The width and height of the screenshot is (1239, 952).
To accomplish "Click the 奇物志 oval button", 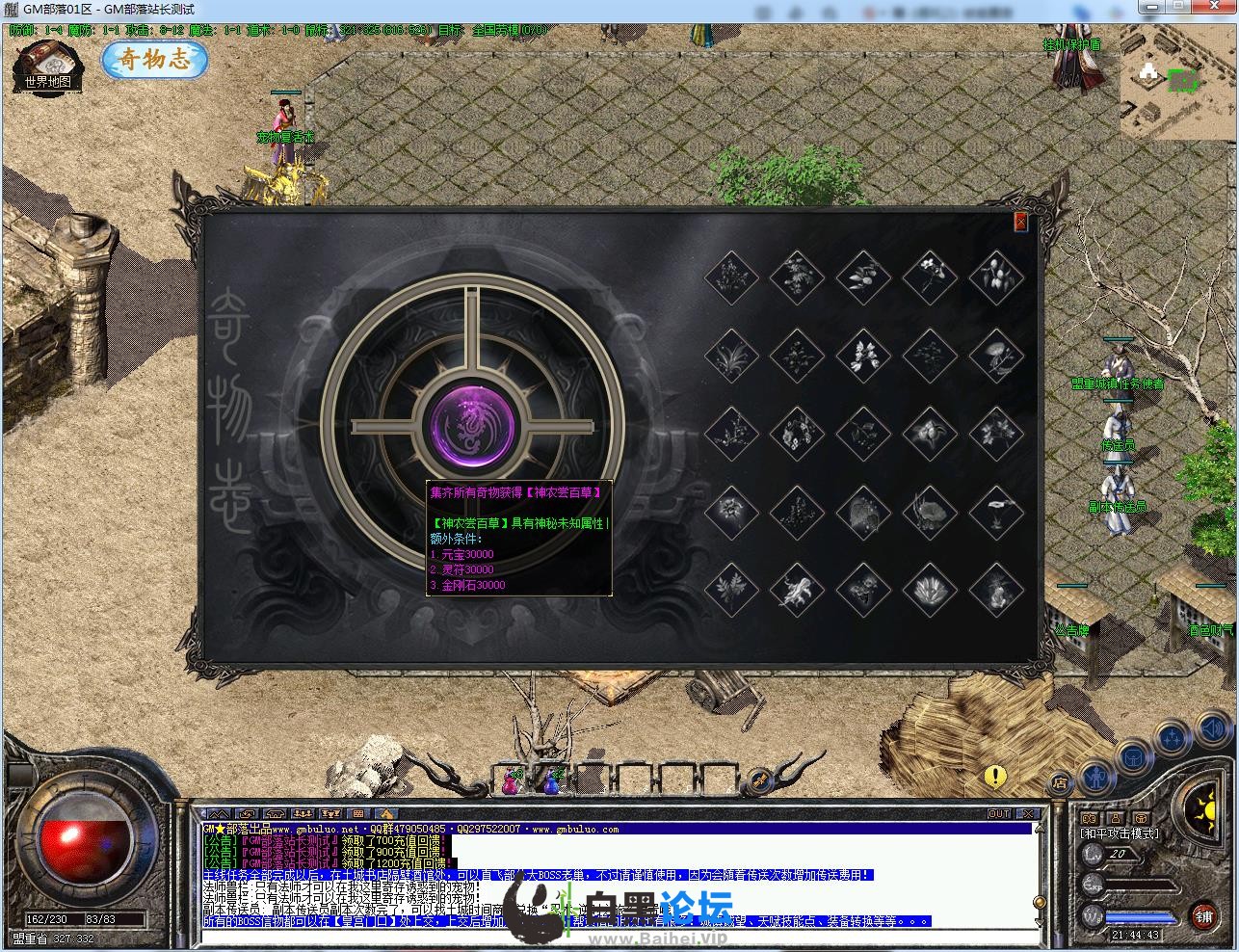I will point(154,60).
